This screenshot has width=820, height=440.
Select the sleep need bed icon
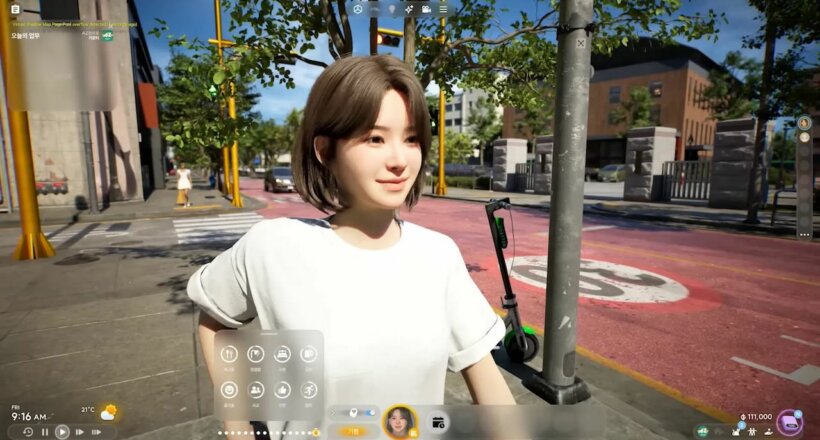click(x=282, y=353)
